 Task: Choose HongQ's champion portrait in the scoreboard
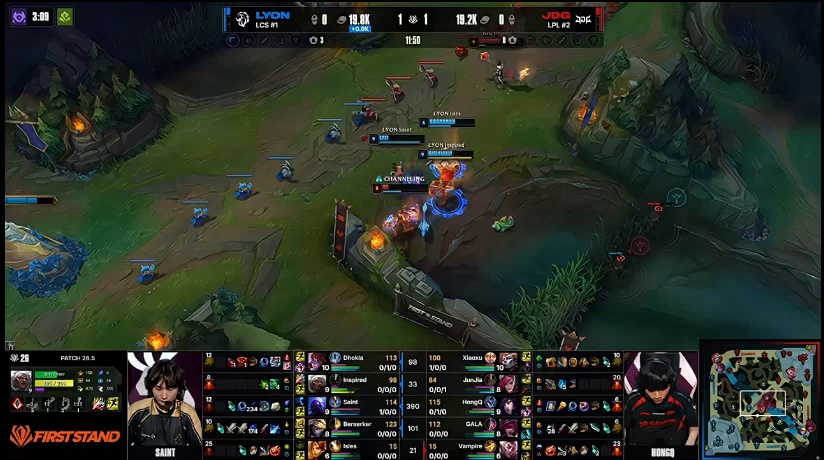(509, 405)
